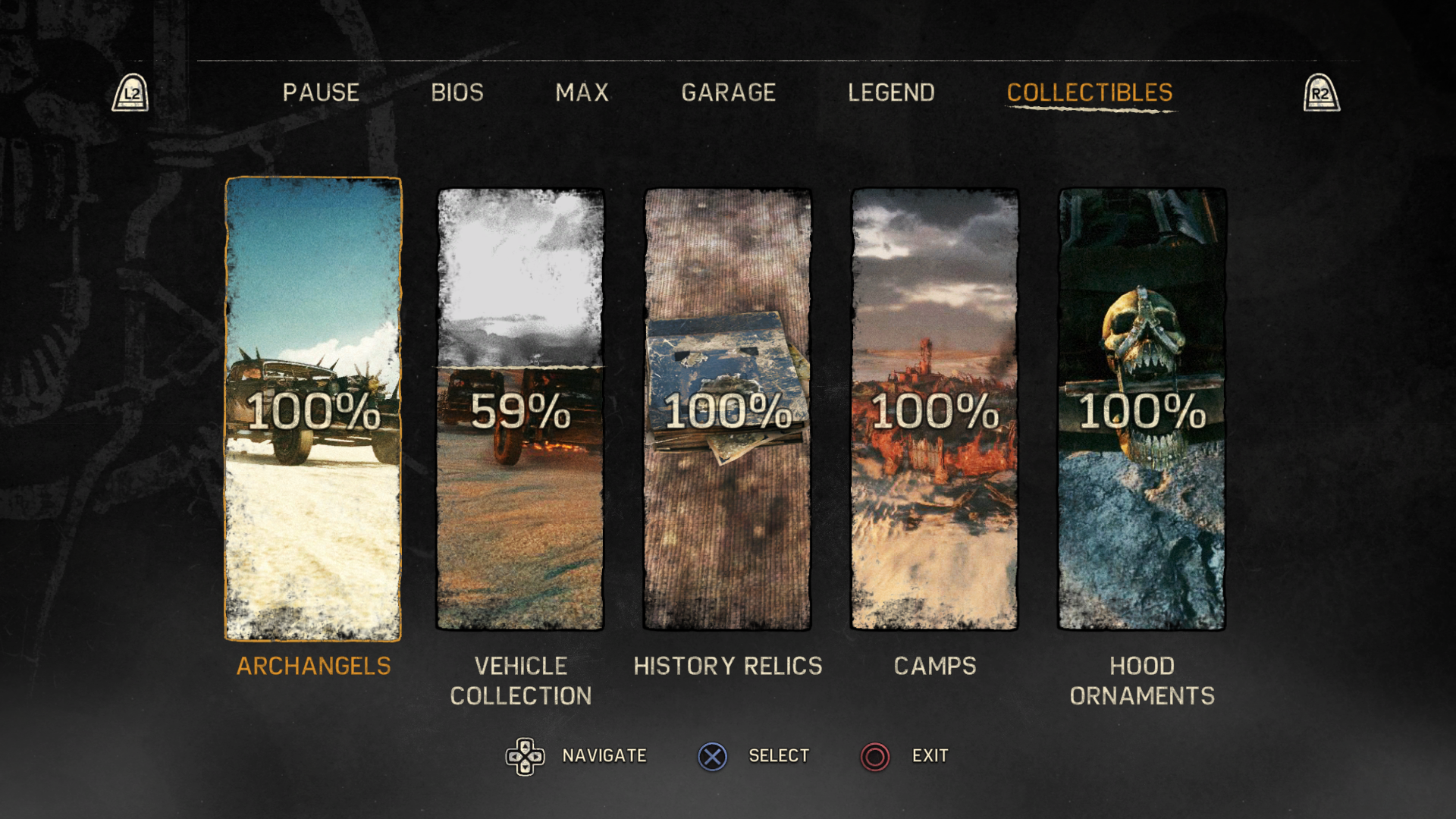This screenshot has height=819, width=1456.
Task: Select the History Relics card
Action: 727,409
